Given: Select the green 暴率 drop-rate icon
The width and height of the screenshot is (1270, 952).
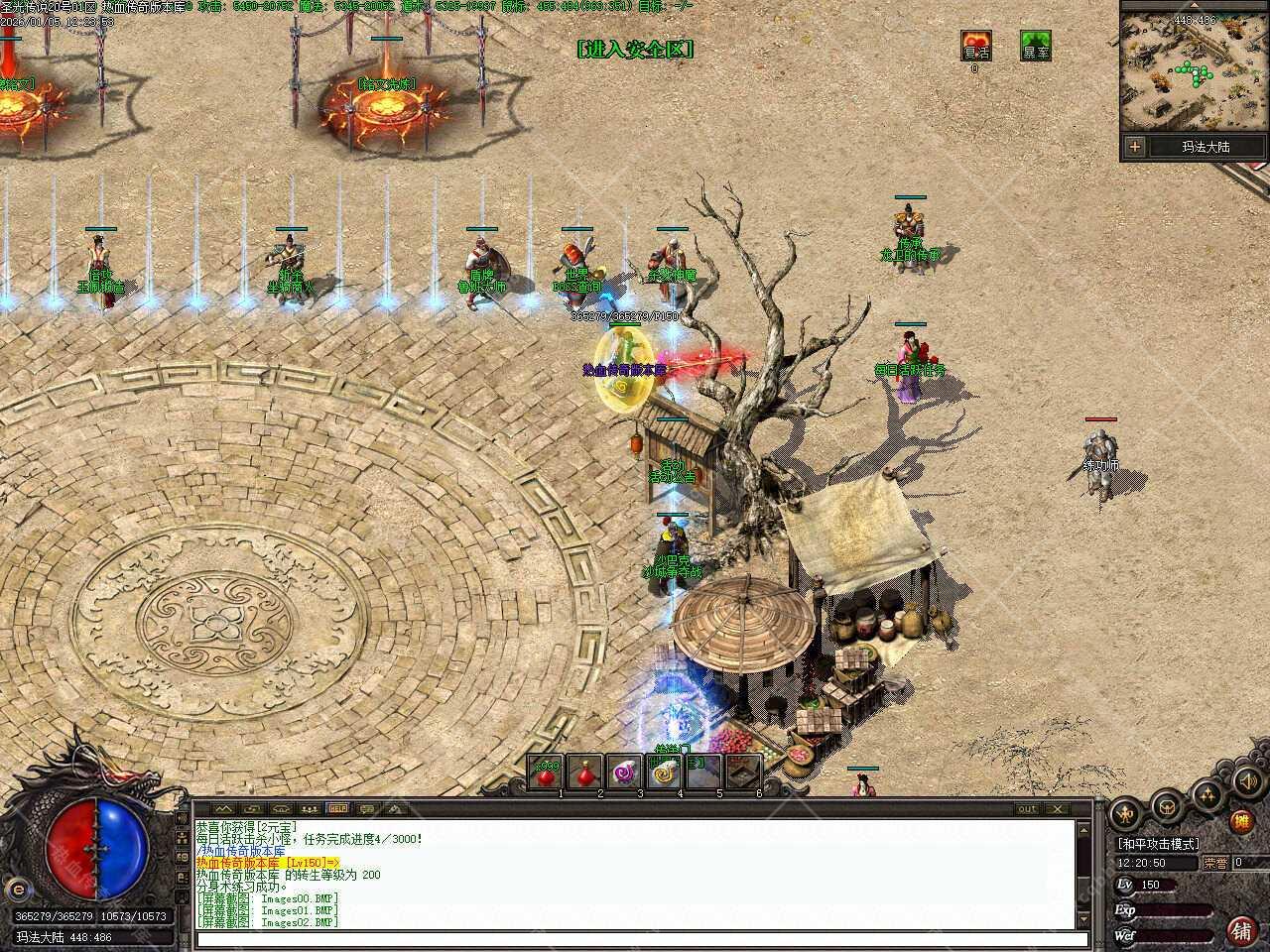Looking at the screenshot, I should tap(1035, 47).
